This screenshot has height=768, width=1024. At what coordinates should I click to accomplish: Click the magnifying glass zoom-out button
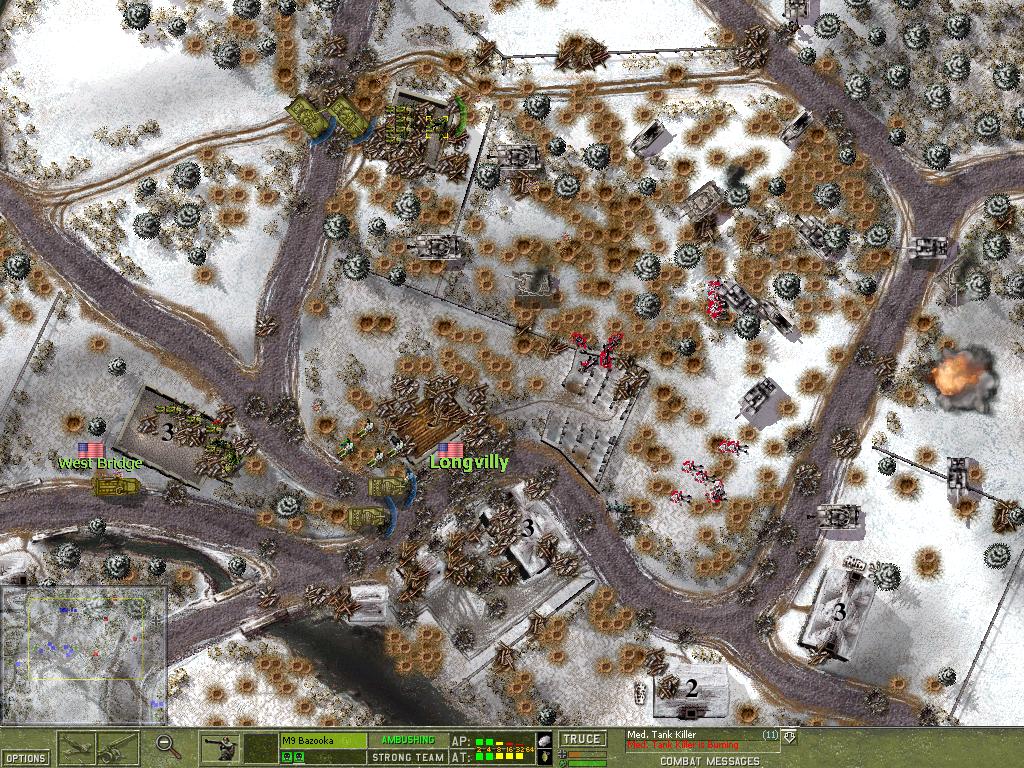169,745
